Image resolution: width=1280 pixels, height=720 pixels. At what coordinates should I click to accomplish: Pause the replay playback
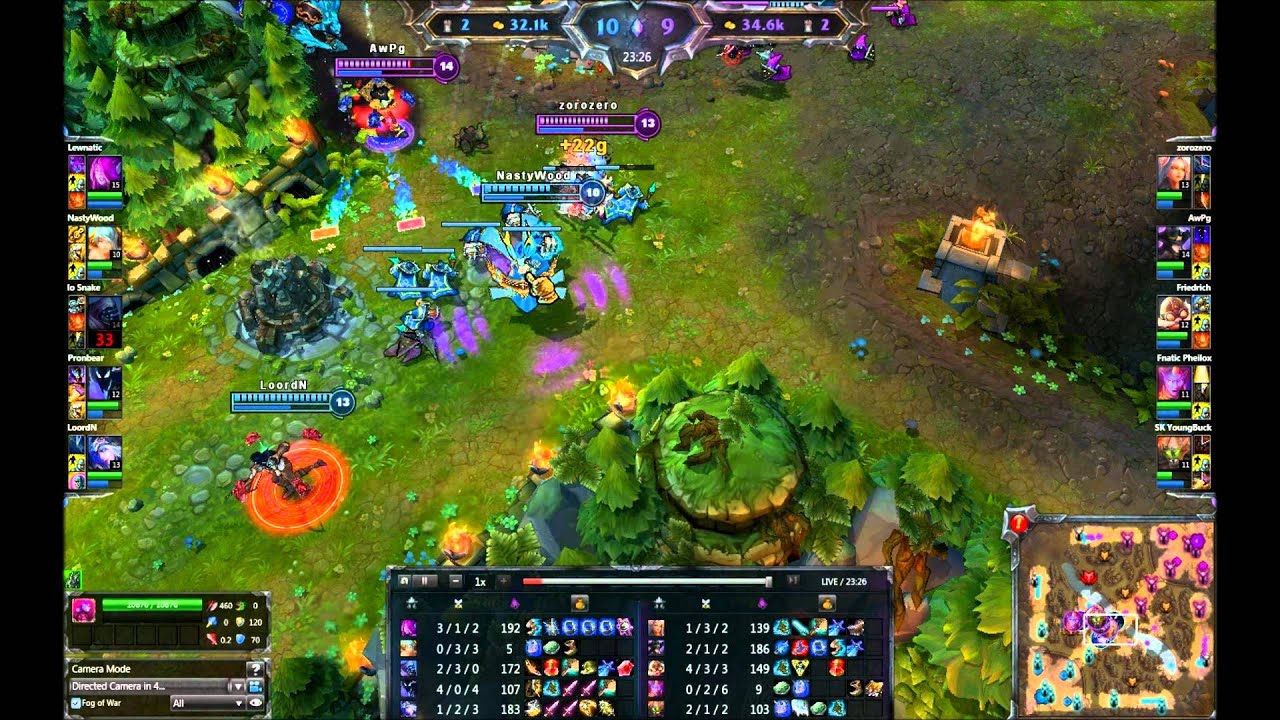point(424,582)
